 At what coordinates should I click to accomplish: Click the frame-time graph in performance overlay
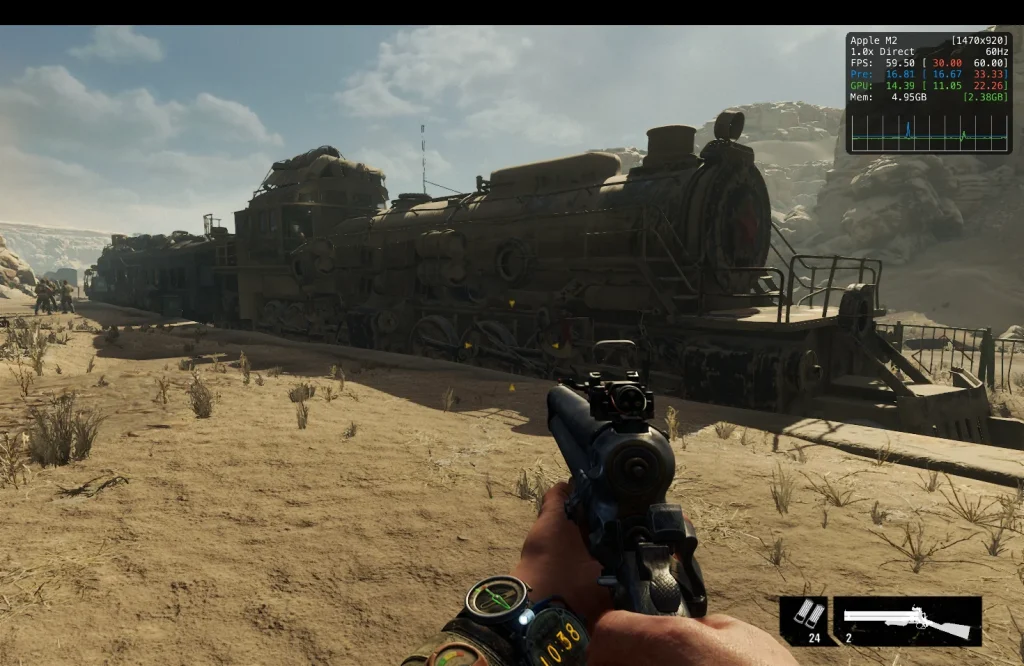pyautogui.click(x=928, y=132)
